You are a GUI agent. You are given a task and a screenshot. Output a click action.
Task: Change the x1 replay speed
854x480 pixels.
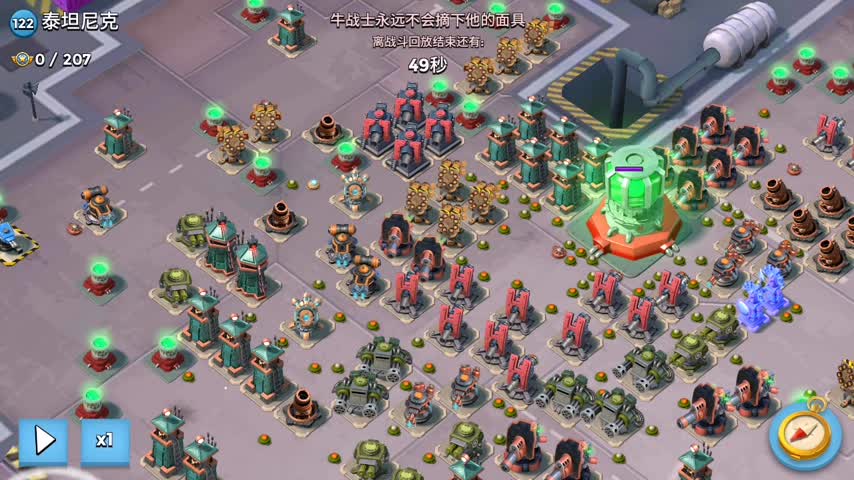(105, 441)
